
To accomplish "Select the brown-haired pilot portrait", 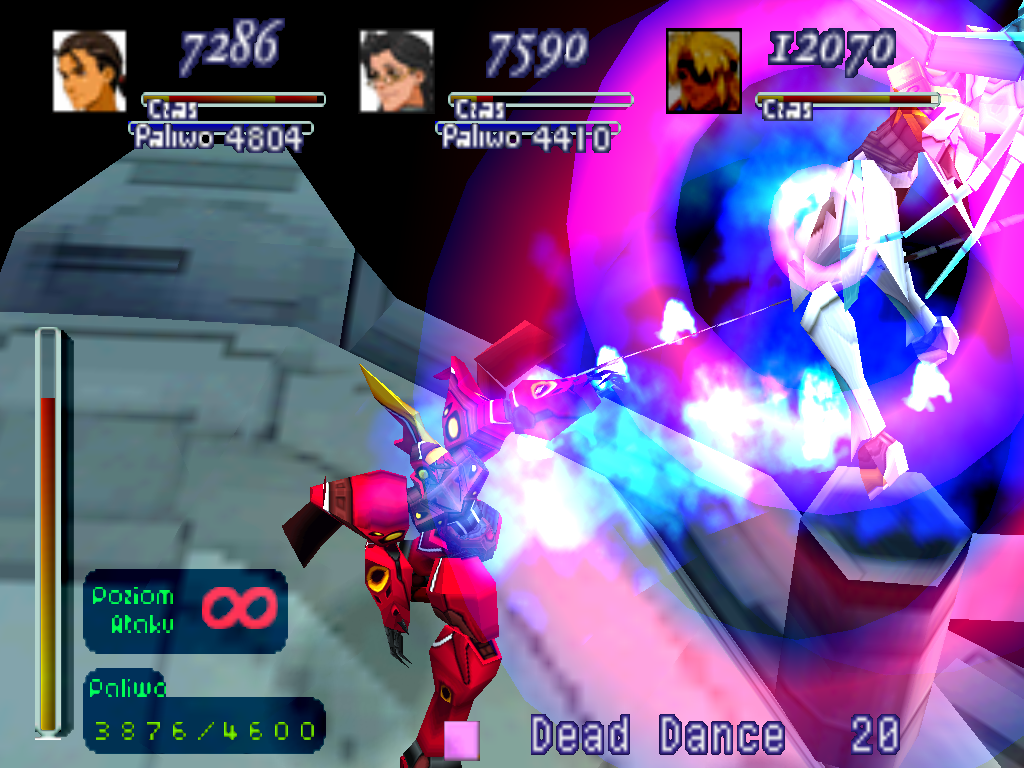I will [89, 70].
